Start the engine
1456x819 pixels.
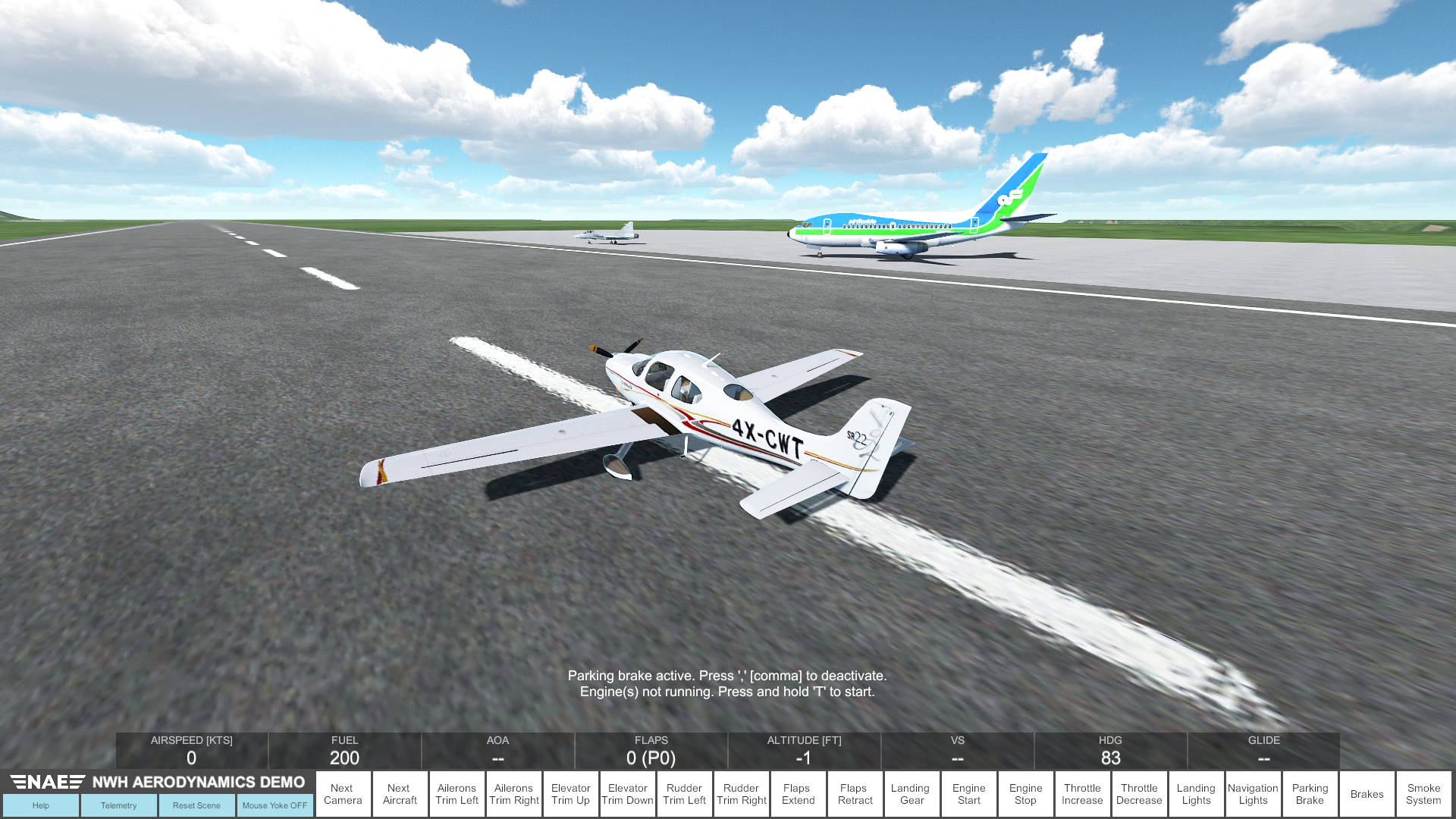click(968, 793)
